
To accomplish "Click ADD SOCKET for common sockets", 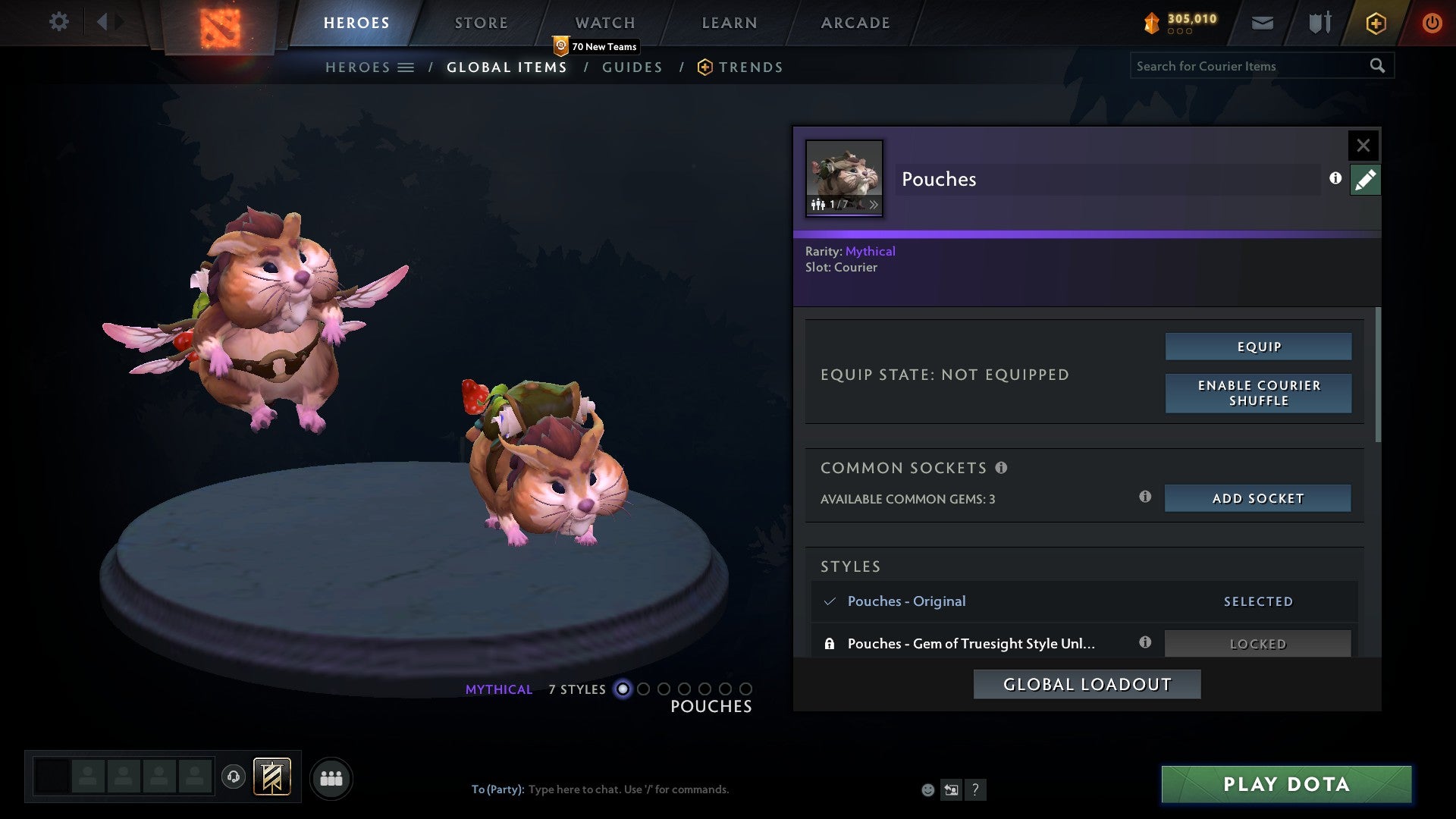I will pos(1257,498).
